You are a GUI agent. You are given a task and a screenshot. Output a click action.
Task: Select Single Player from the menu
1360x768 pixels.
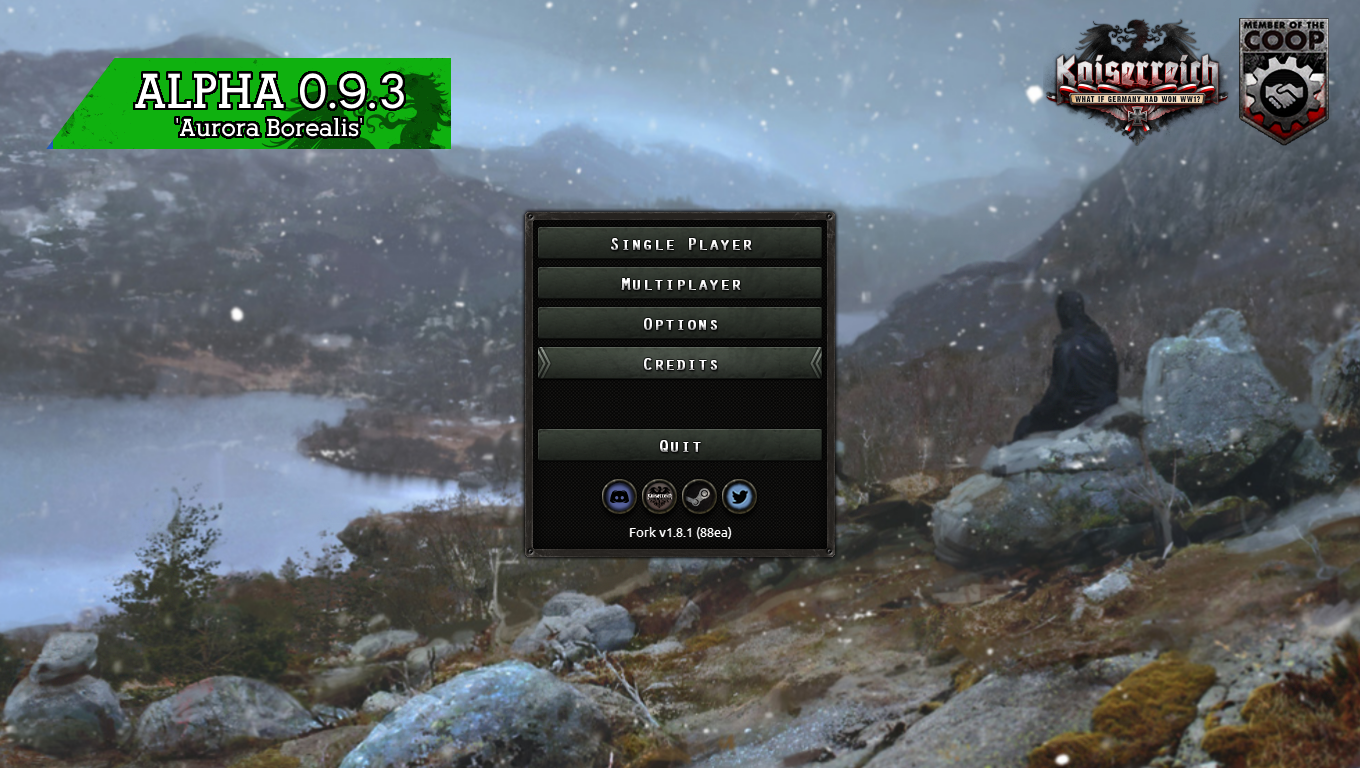[679, 242]
